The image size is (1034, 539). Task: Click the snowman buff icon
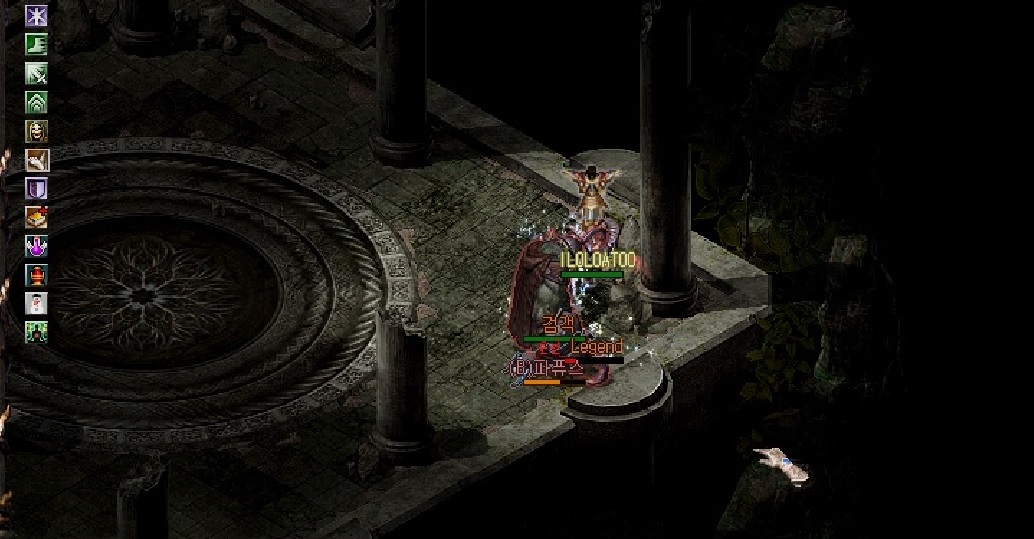(37, 303)
